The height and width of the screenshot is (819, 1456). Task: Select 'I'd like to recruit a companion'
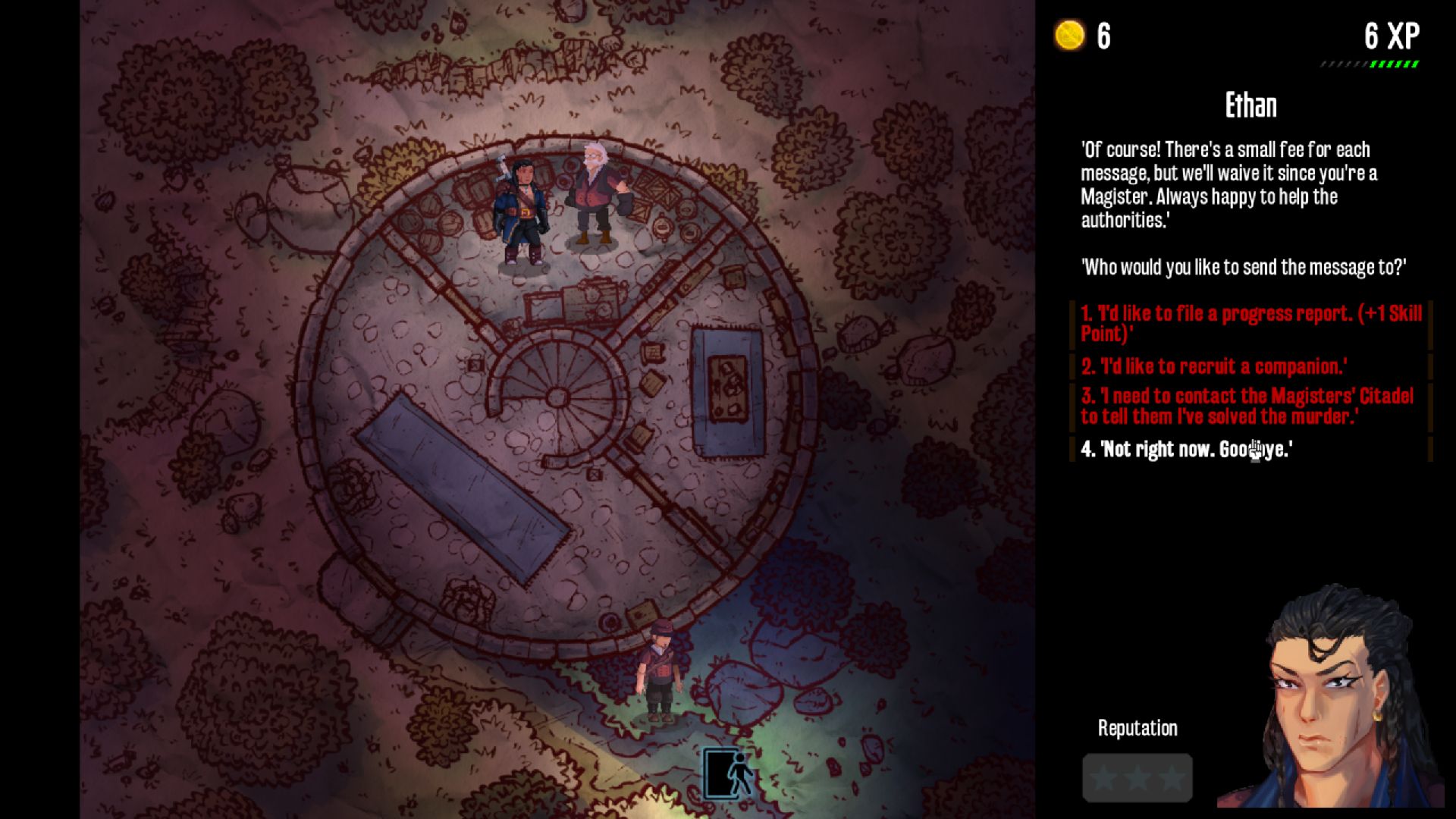[x=1213, y=367]
